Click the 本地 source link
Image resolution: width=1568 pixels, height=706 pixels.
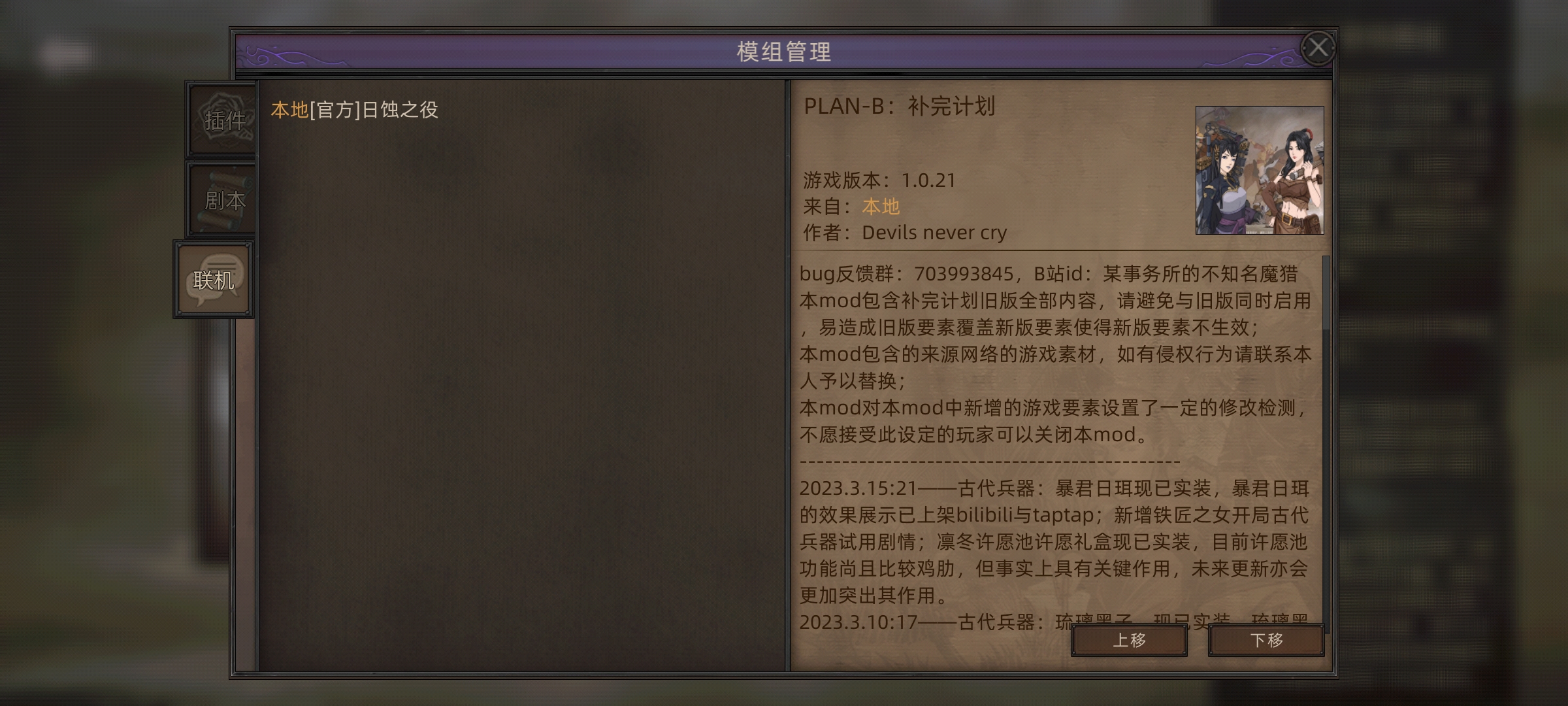click(x=881, y=207)
